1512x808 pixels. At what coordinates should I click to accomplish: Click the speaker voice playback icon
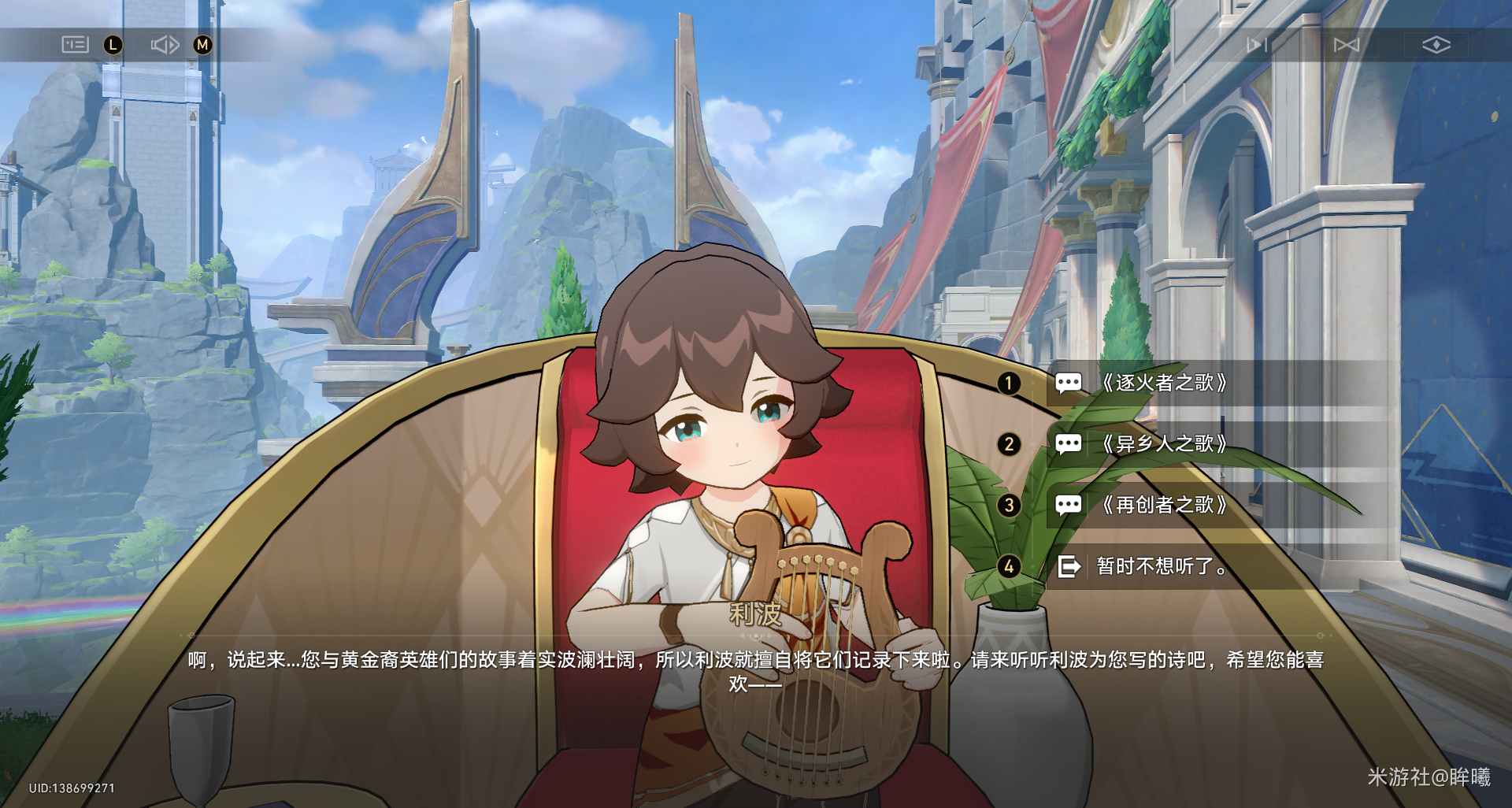[x=165, y=45]
